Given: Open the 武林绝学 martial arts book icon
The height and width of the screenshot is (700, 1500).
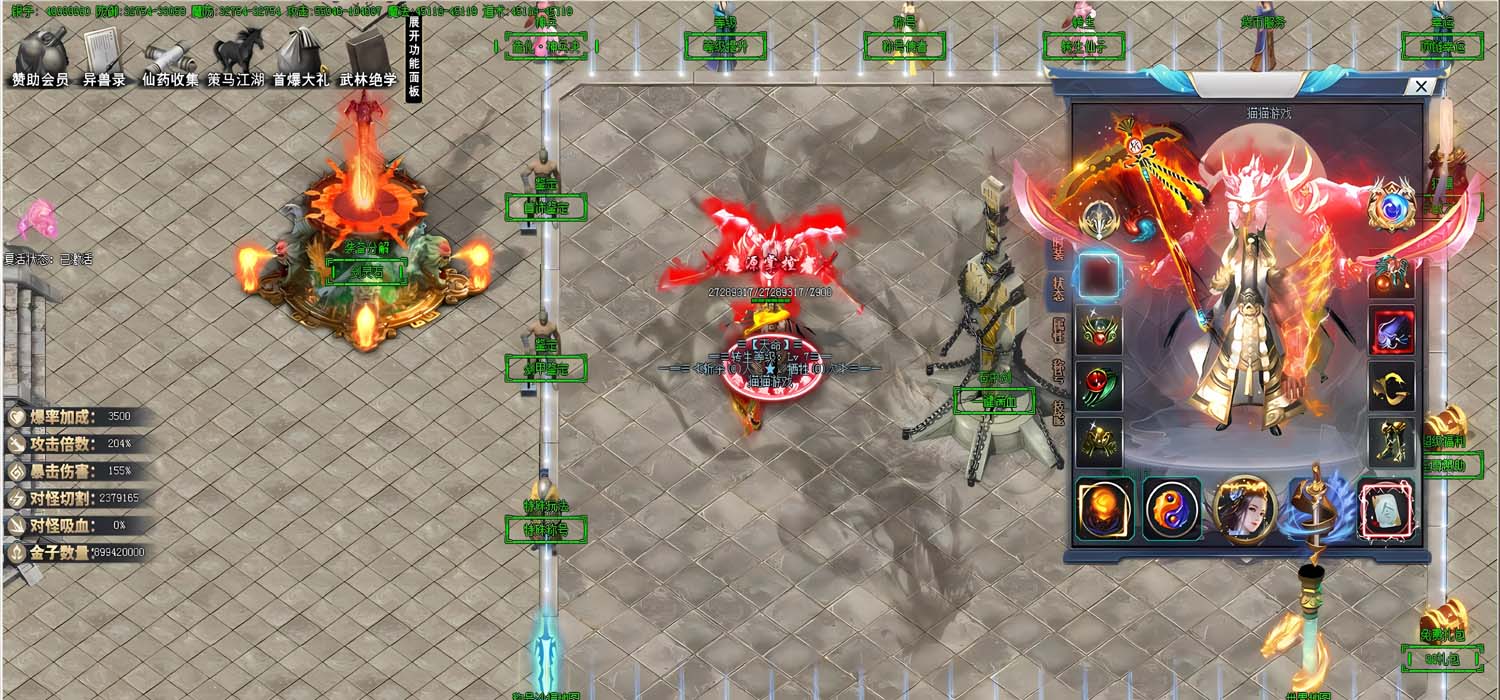Looking at the screenshot, I should [368, 56].
